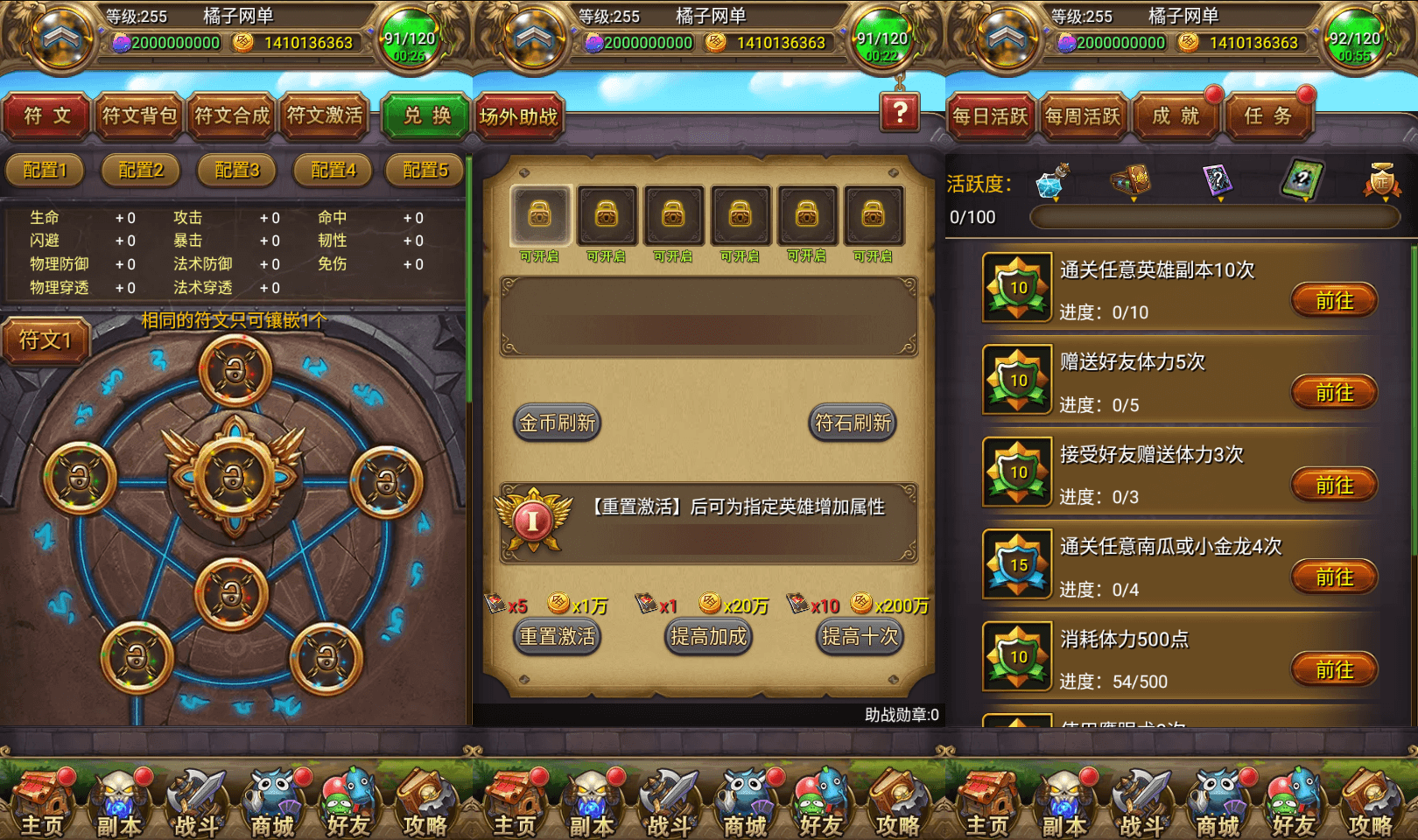Click the 金币刷新 gold refresh button
1418x840 pixels.
(557, 423)
